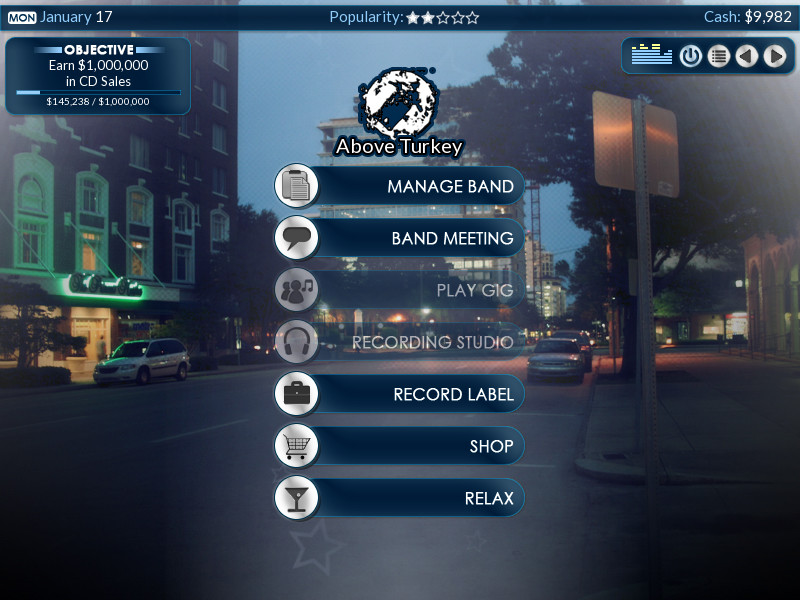Skip to the next music track

(x=774, y=56)
